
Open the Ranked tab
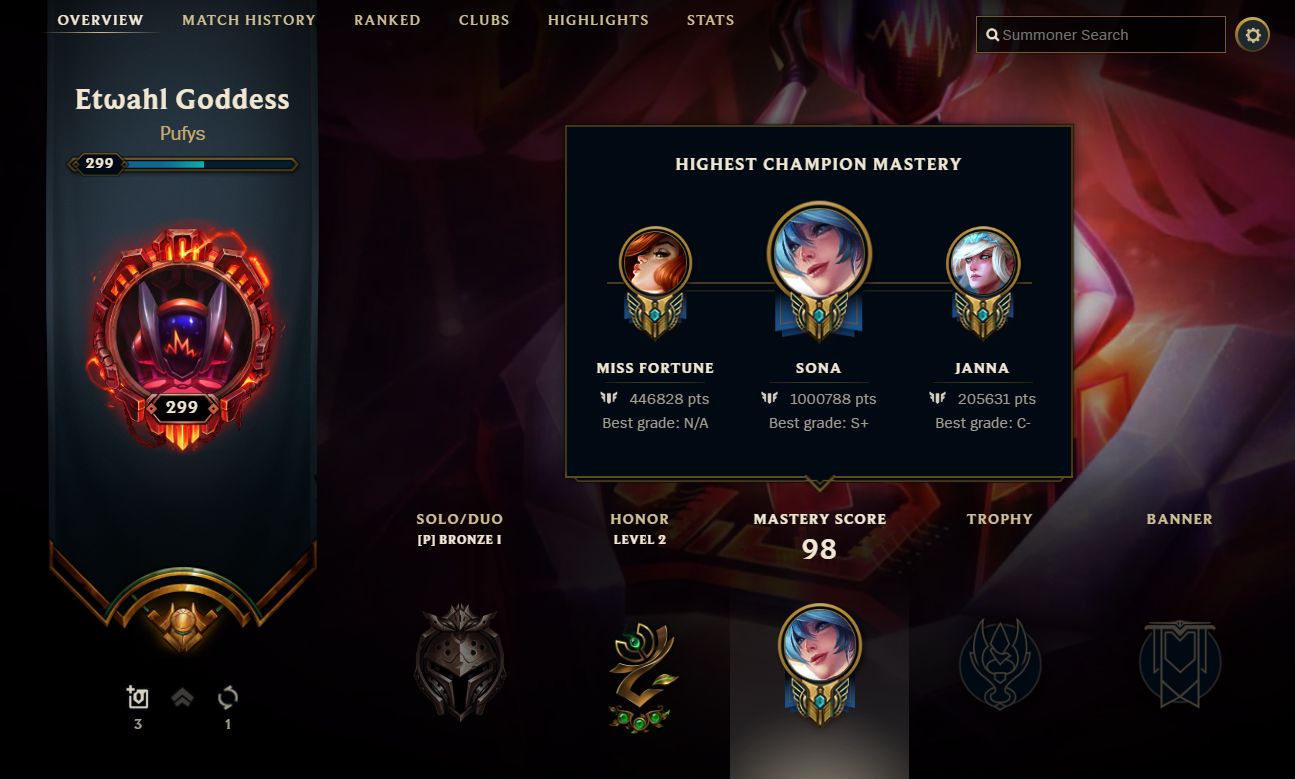point(387,19)
